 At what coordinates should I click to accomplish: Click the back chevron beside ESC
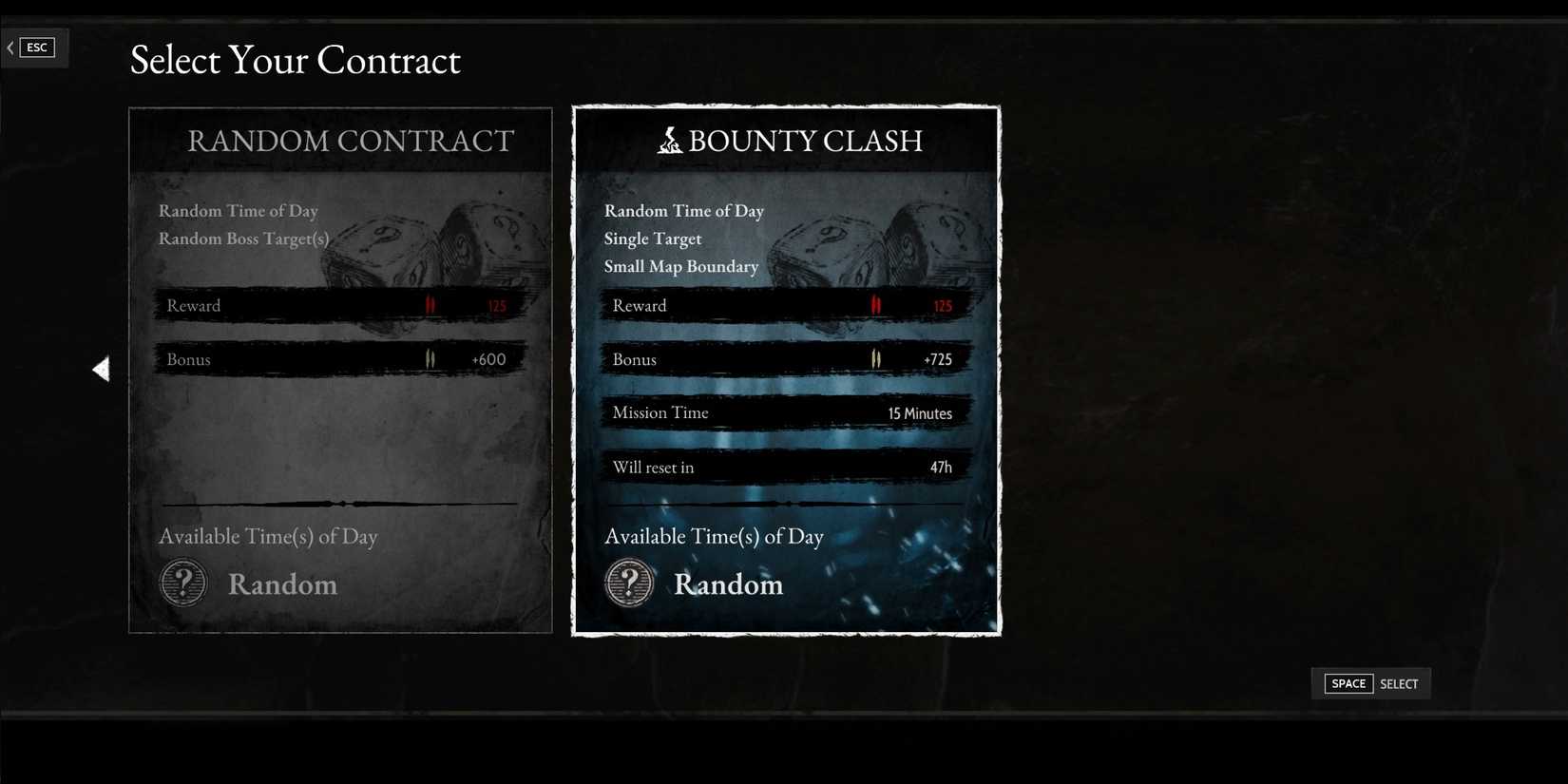point(9,47)
